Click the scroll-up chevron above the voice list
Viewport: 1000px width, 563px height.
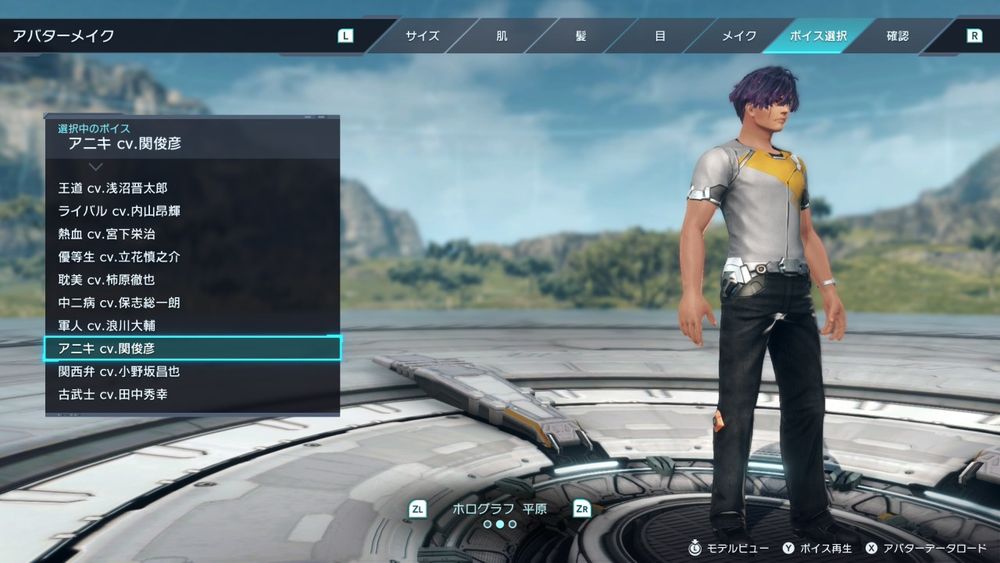[x=96, y=166]
